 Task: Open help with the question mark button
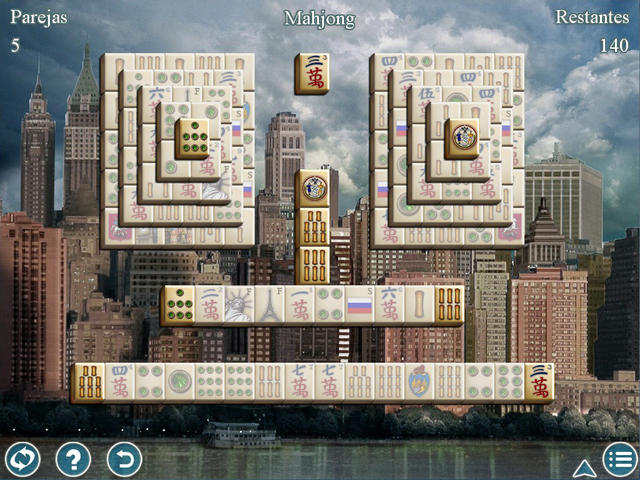tap(73, 459)
